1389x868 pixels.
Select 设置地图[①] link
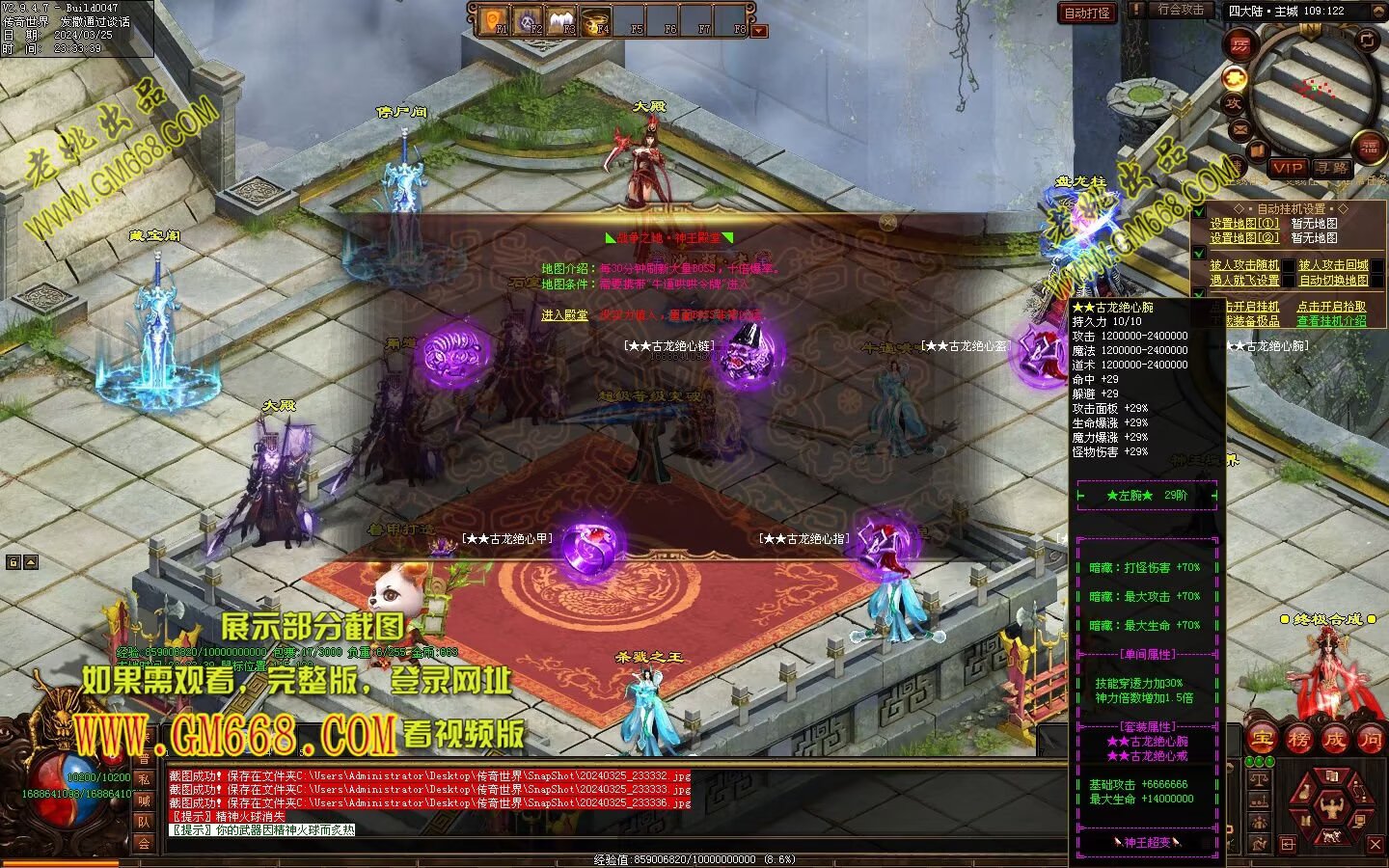(x=1244, y=224)
